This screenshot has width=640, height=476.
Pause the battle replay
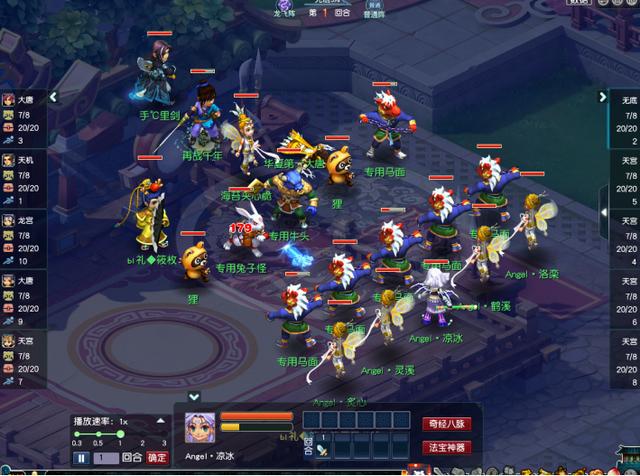coord(81,457)
